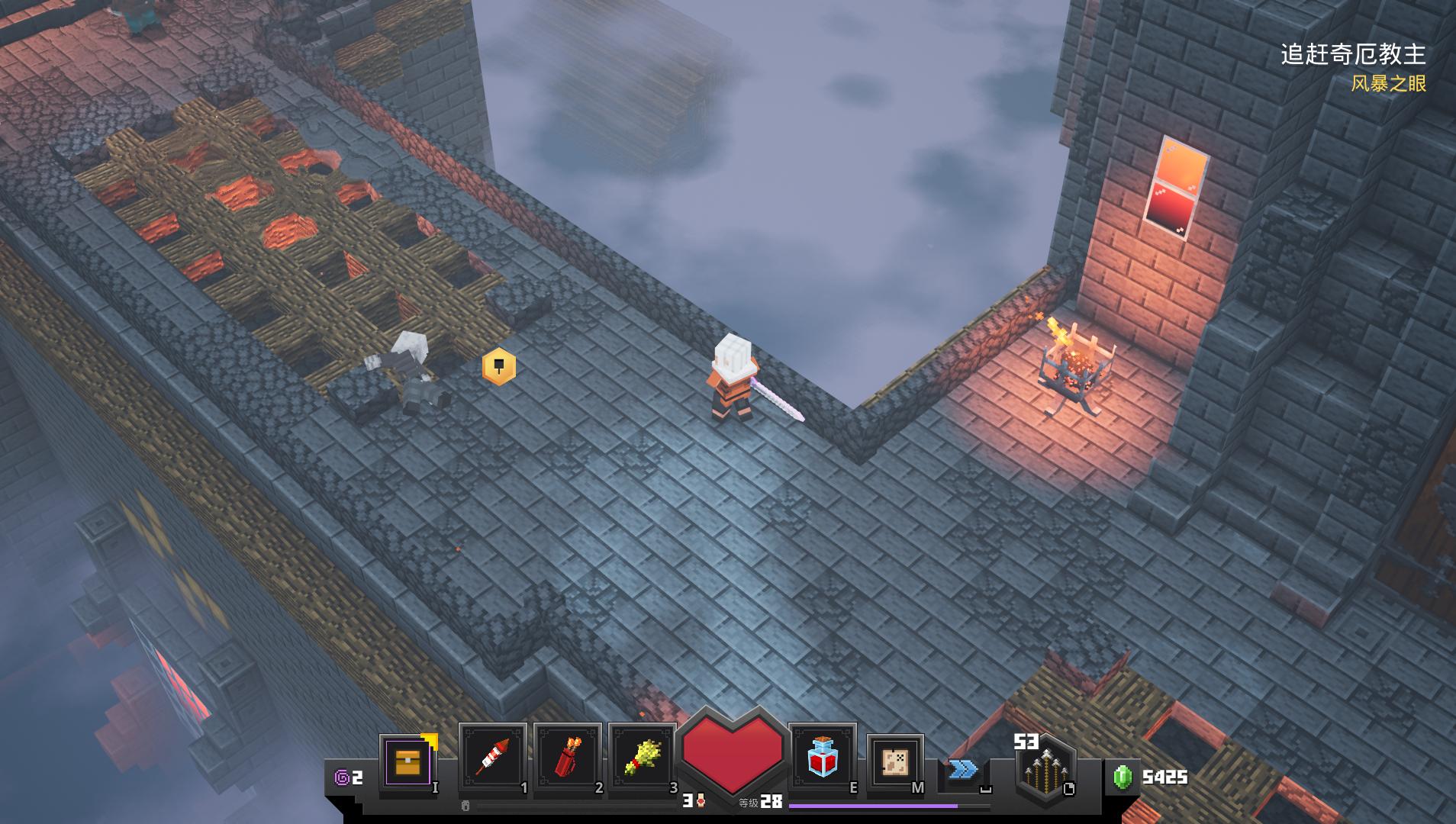Click the arrow quiver ammo icon
This screenshot has height=824, width=1456.
pos(1045,772)
